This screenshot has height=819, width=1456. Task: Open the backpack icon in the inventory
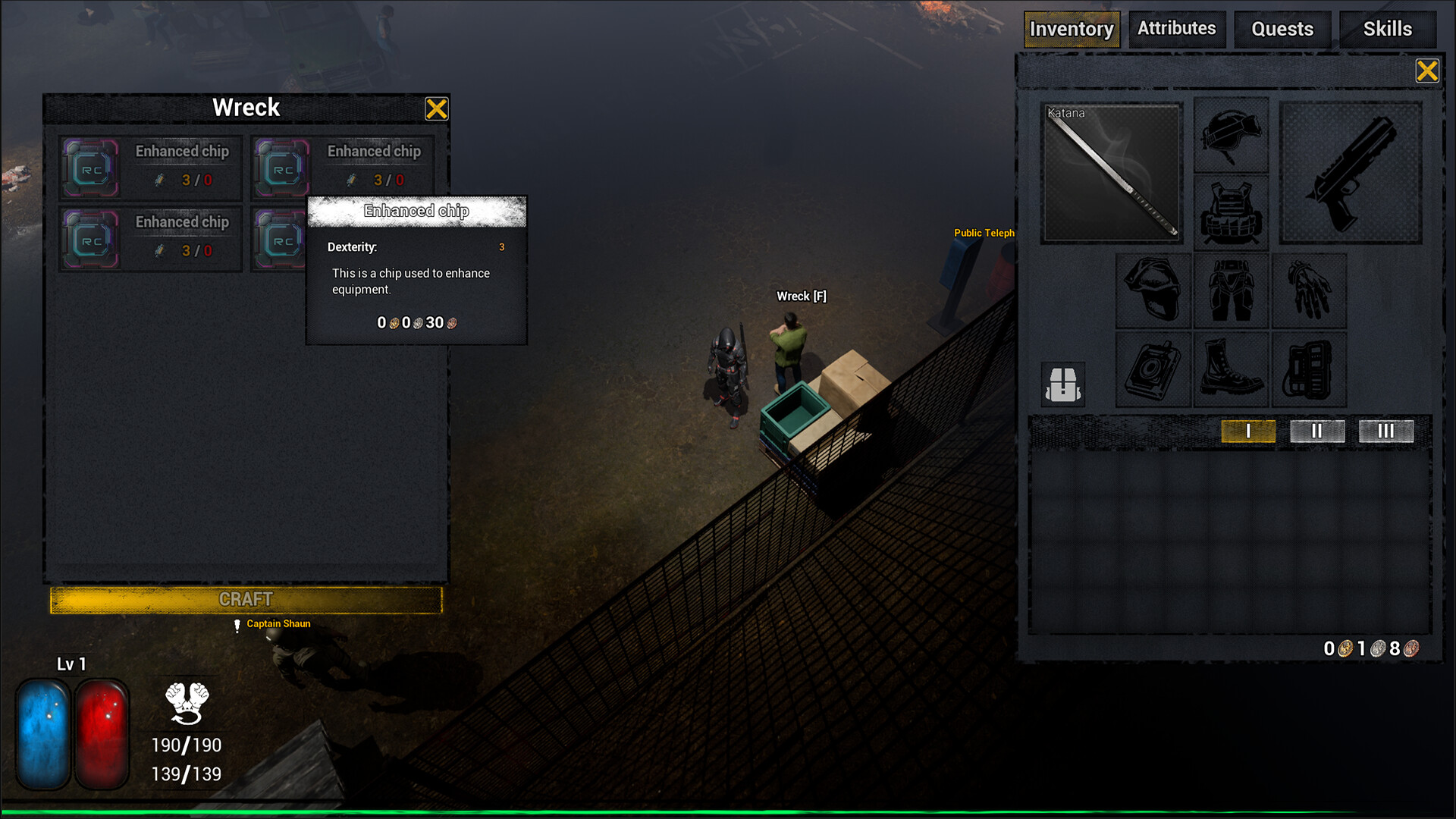coord(1063,384)
